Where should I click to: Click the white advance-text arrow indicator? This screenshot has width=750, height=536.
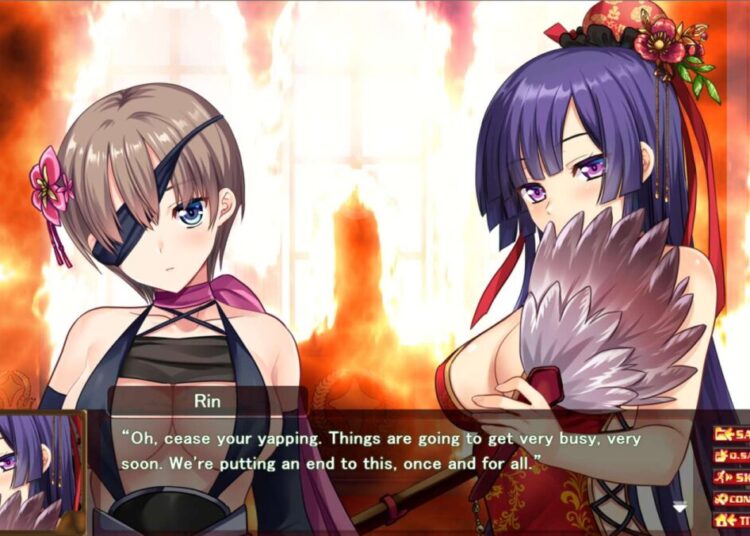(x=680, y=508)
